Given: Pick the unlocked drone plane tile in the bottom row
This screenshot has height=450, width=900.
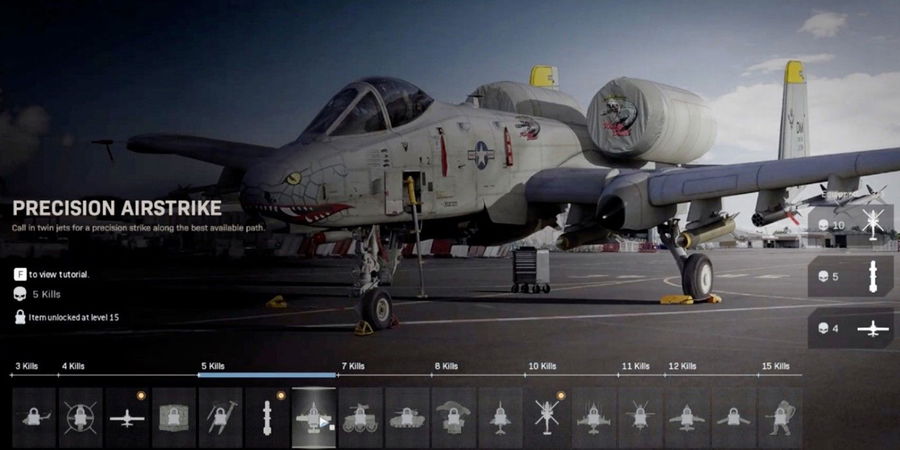Looking at the screenshot, I should tap(127, 417).
